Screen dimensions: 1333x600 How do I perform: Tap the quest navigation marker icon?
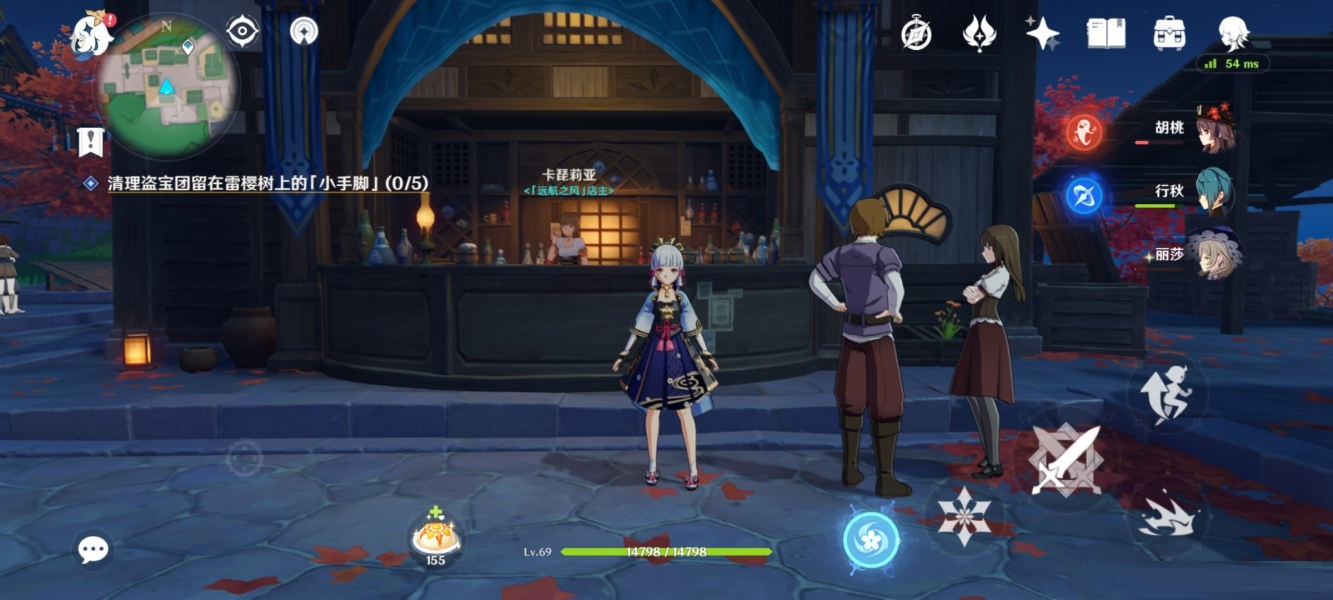tap(91, 141)
